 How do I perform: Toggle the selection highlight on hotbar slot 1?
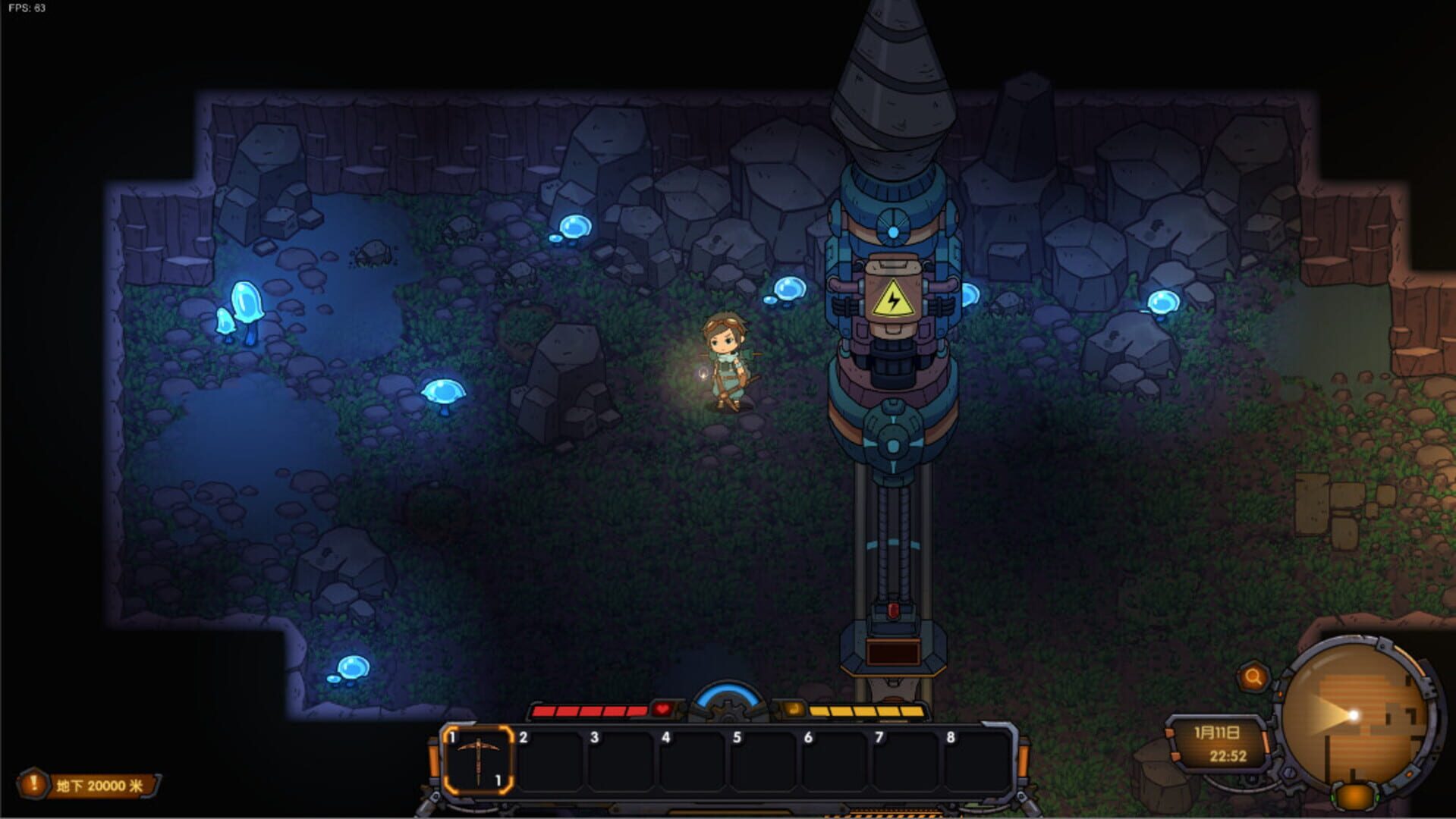coord(479,760)
